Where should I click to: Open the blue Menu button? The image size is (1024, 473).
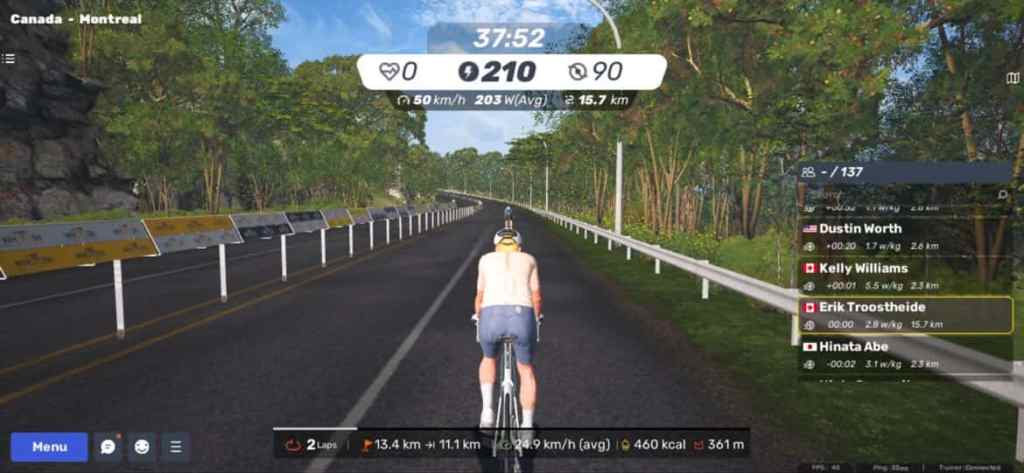click(49, 447)
